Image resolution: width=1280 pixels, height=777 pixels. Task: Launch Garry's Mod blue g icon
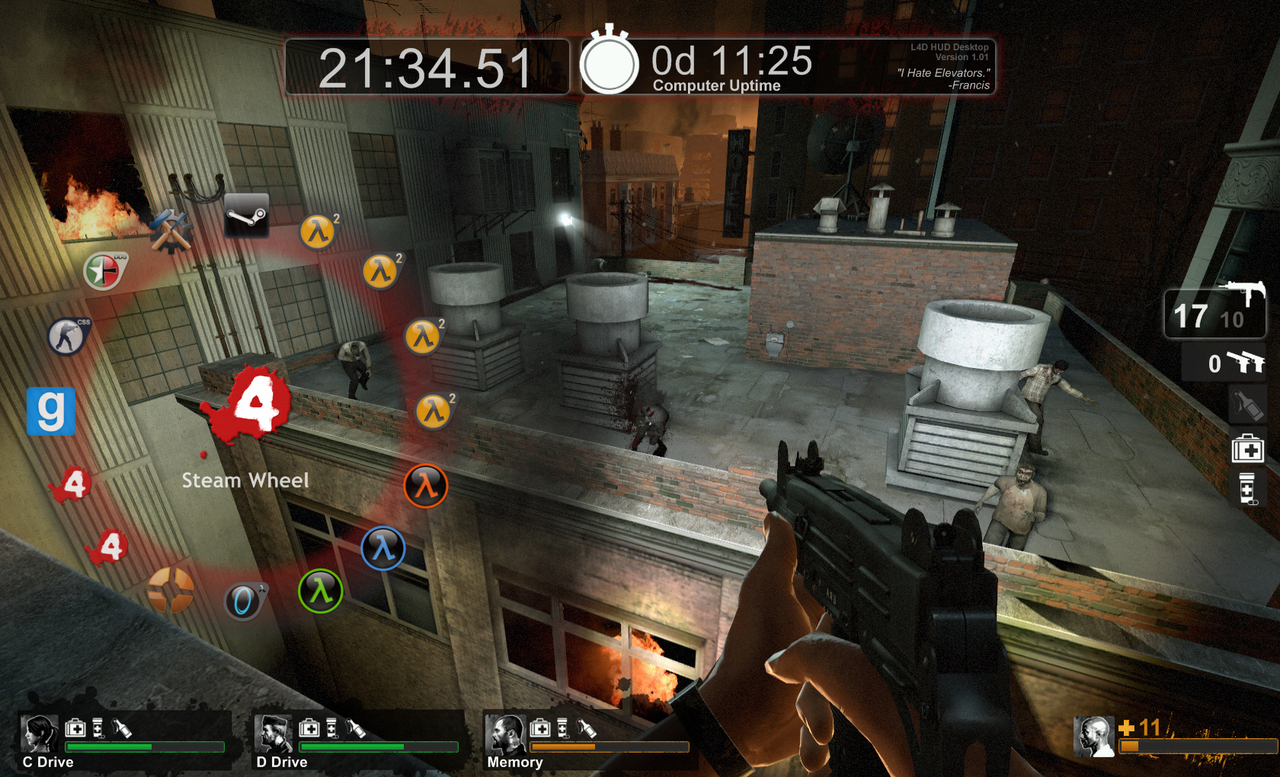tap(51, 411)
